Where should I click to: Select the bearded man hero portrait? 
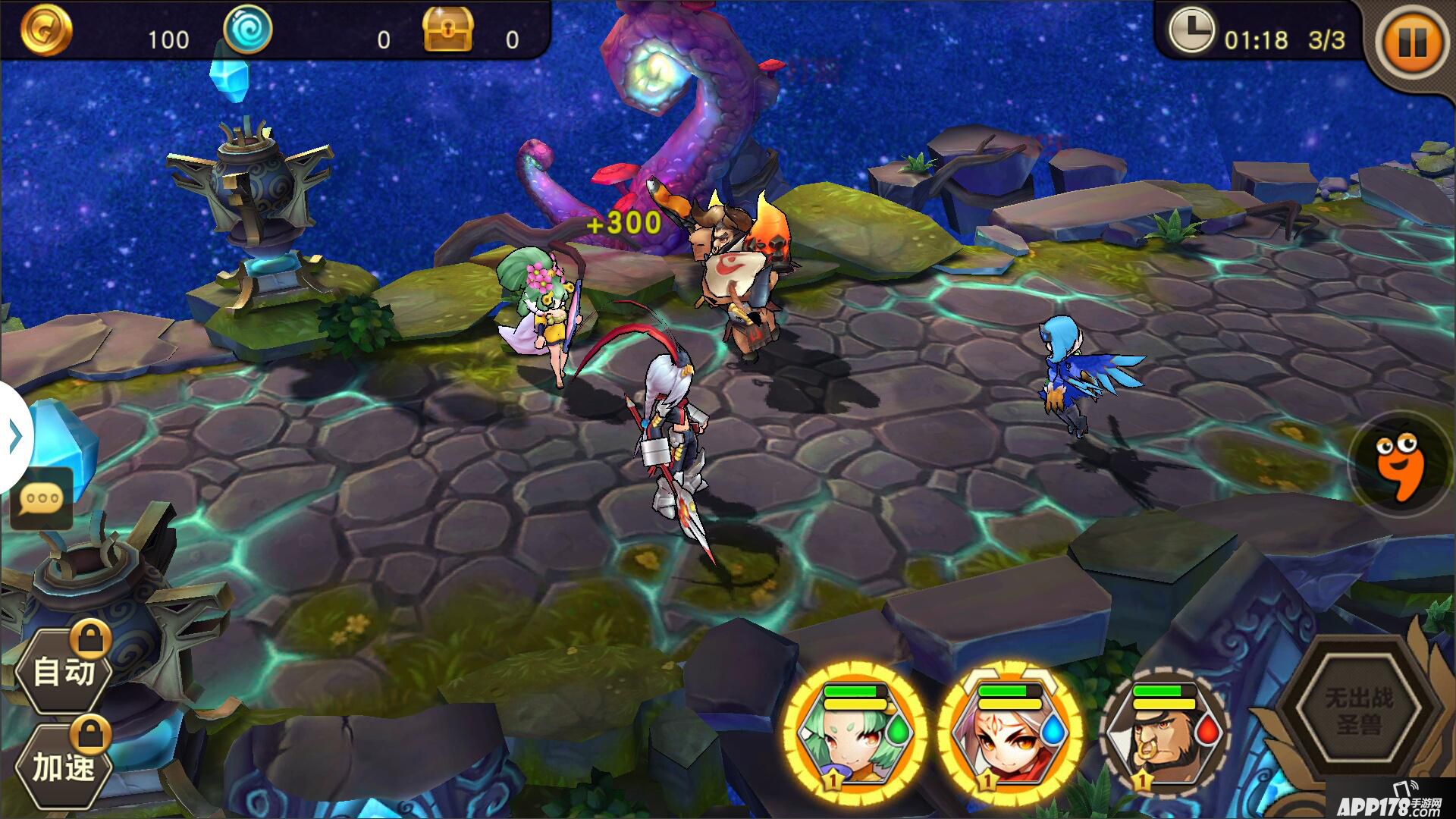click(x=1163, y=734)
